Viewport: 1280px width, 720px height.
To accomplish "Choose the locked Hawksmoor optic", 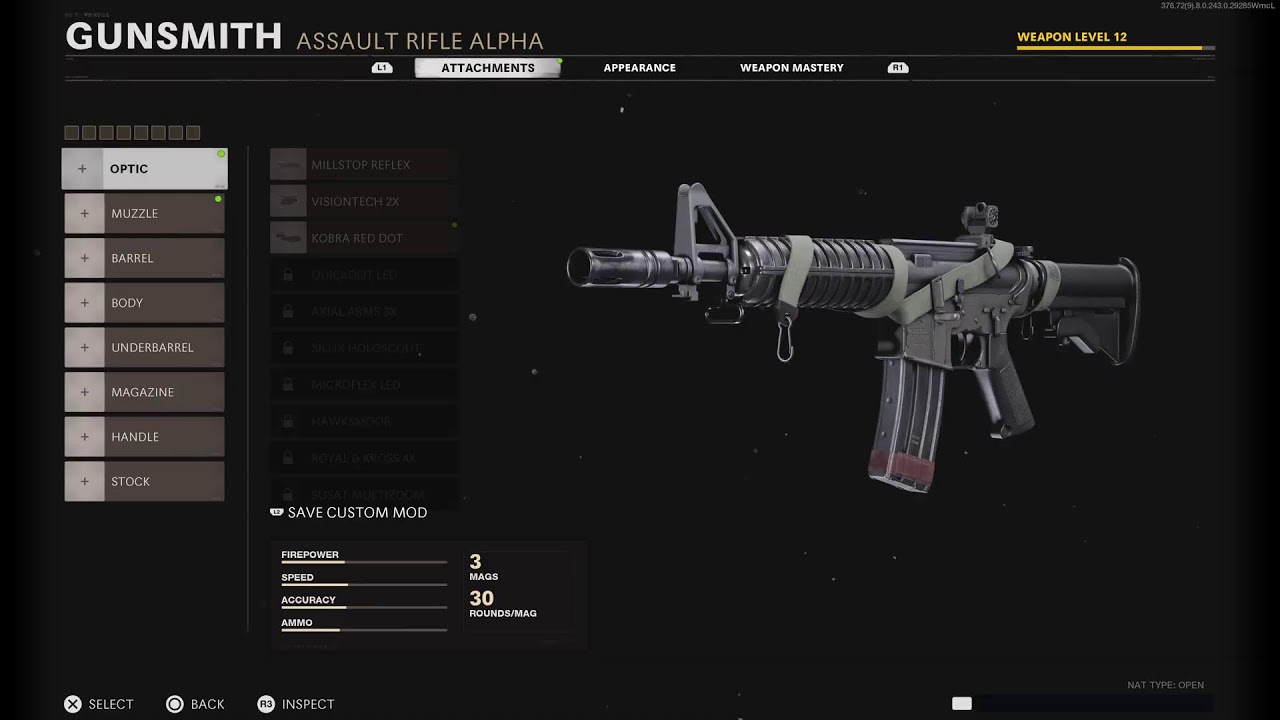I will [x=364, y=422].
